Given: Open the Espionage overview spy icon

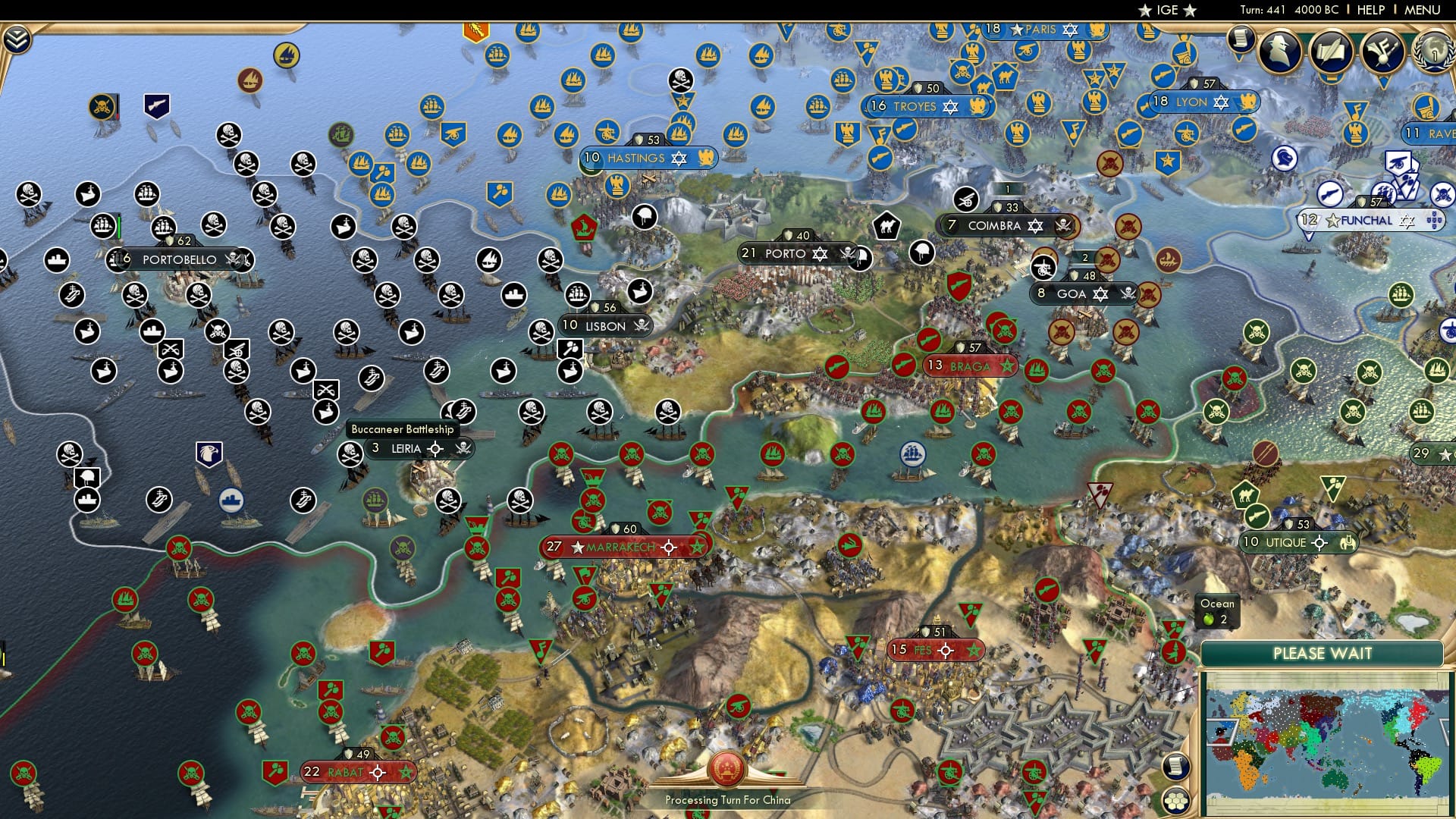Looking at the screenshot, I should [x=1280, y=52].
